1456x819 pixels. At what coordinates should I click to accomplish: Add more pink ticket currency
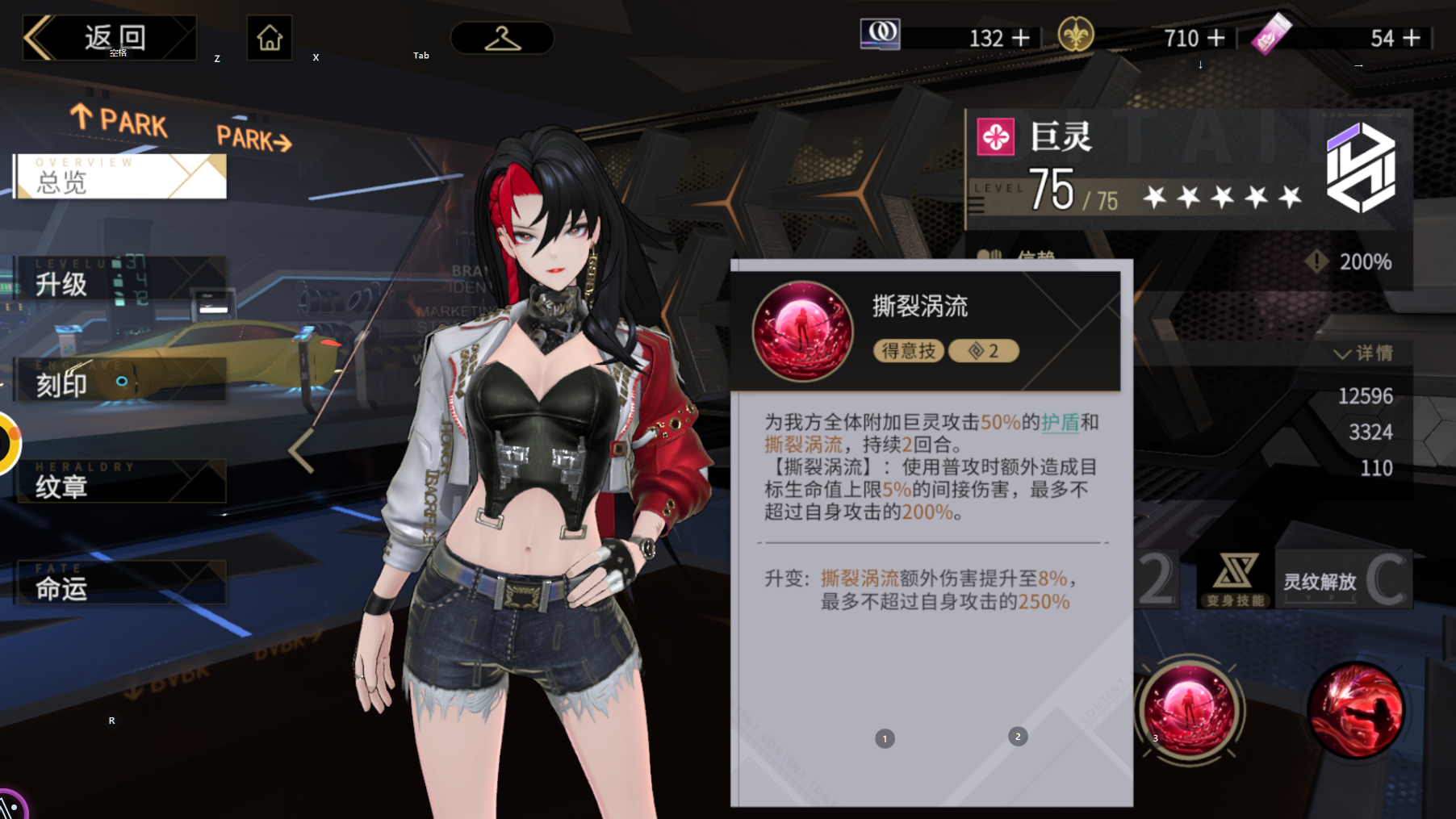(x=1412, y=38)
